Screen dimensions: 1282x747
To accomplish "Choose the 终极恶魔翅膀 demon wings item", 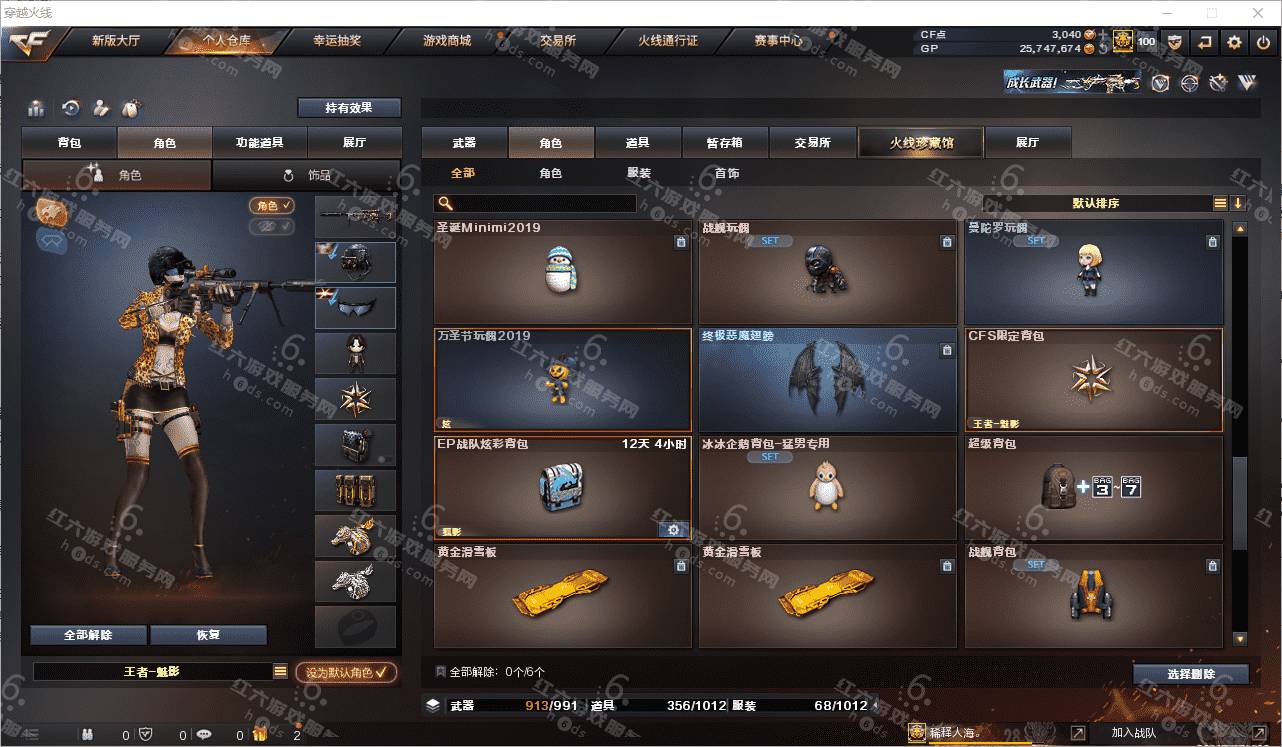I will [827, 379].
